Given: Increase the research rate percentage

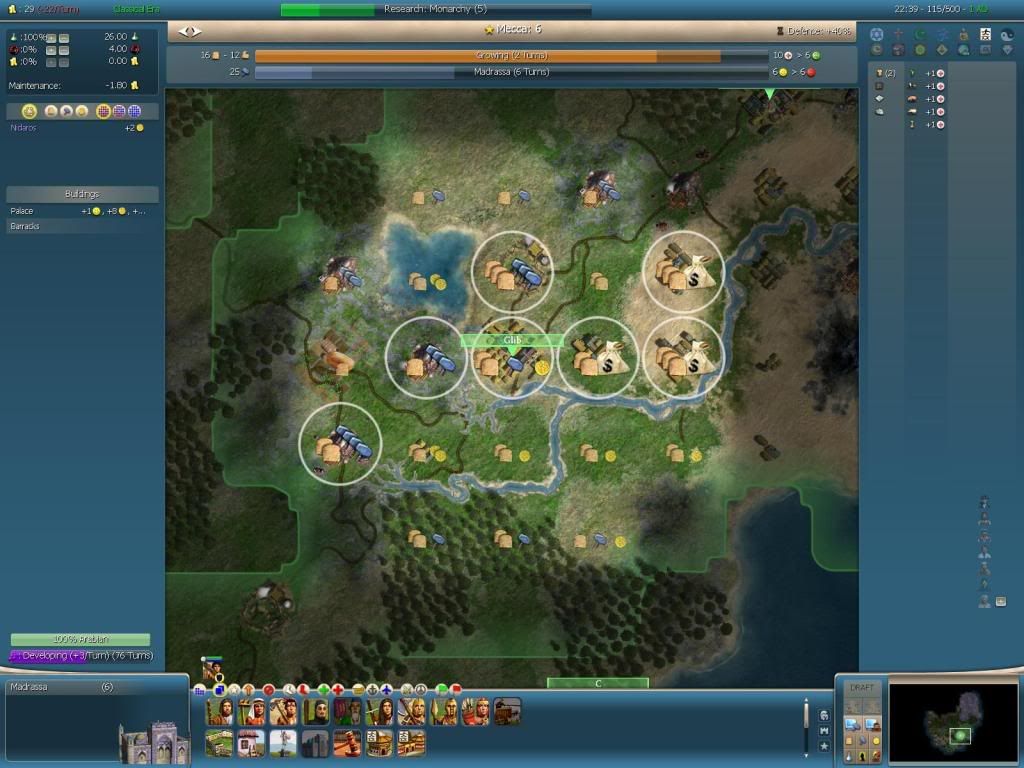Looking at the screenshot, I should [x=49, y=37].
